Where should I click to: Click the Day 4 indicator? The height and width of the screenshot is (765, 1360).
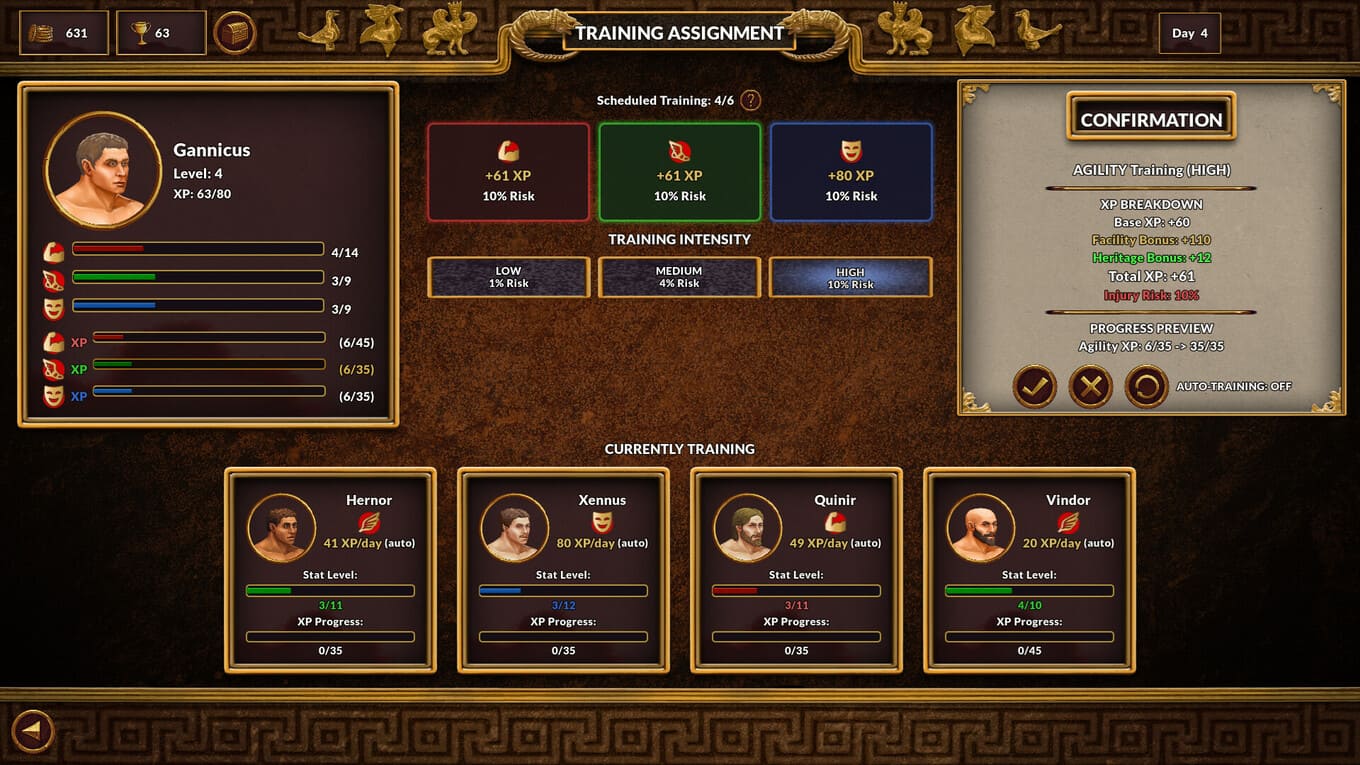1190,33
